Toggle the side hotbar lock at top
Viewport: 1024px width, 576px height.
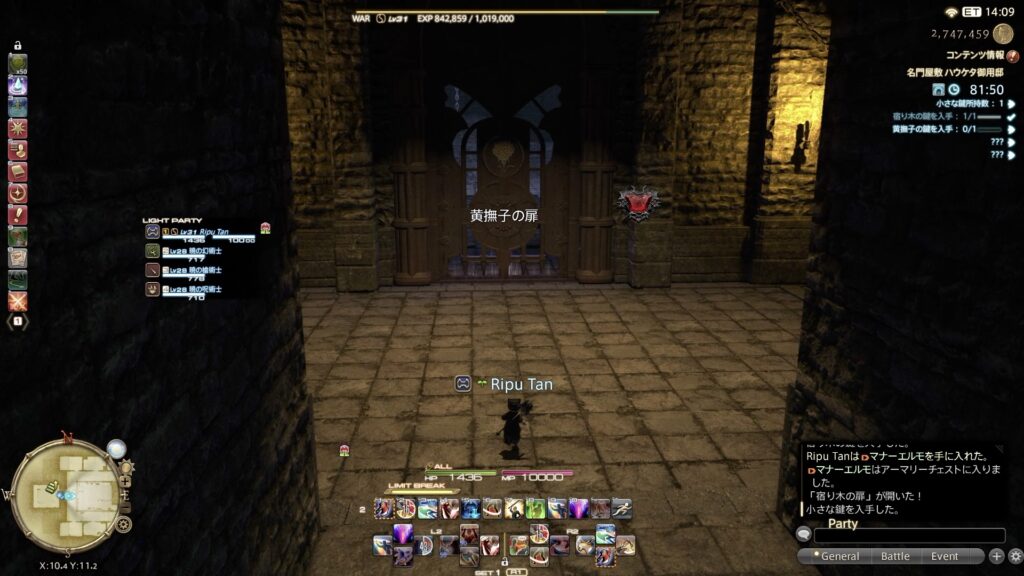pos(18,46)
